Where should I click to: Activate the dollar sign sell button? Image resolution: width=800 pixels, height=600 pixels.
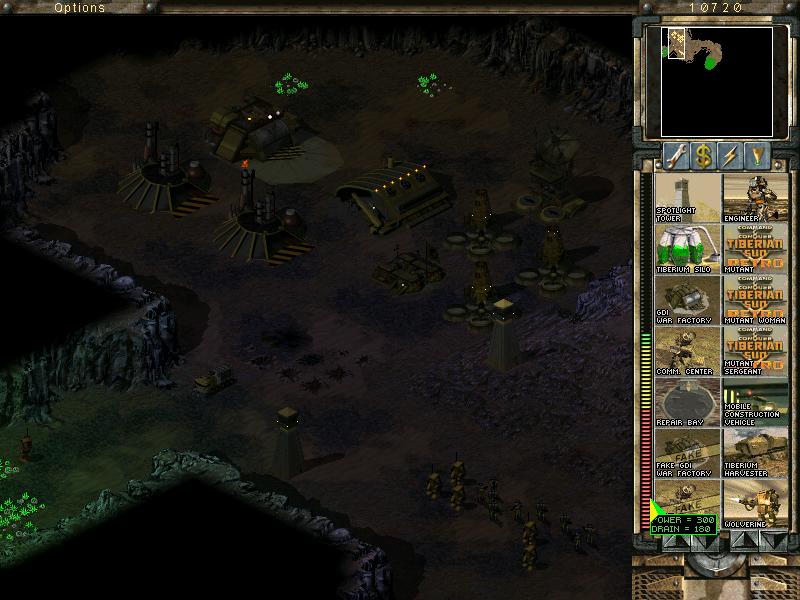click(705, 156)
